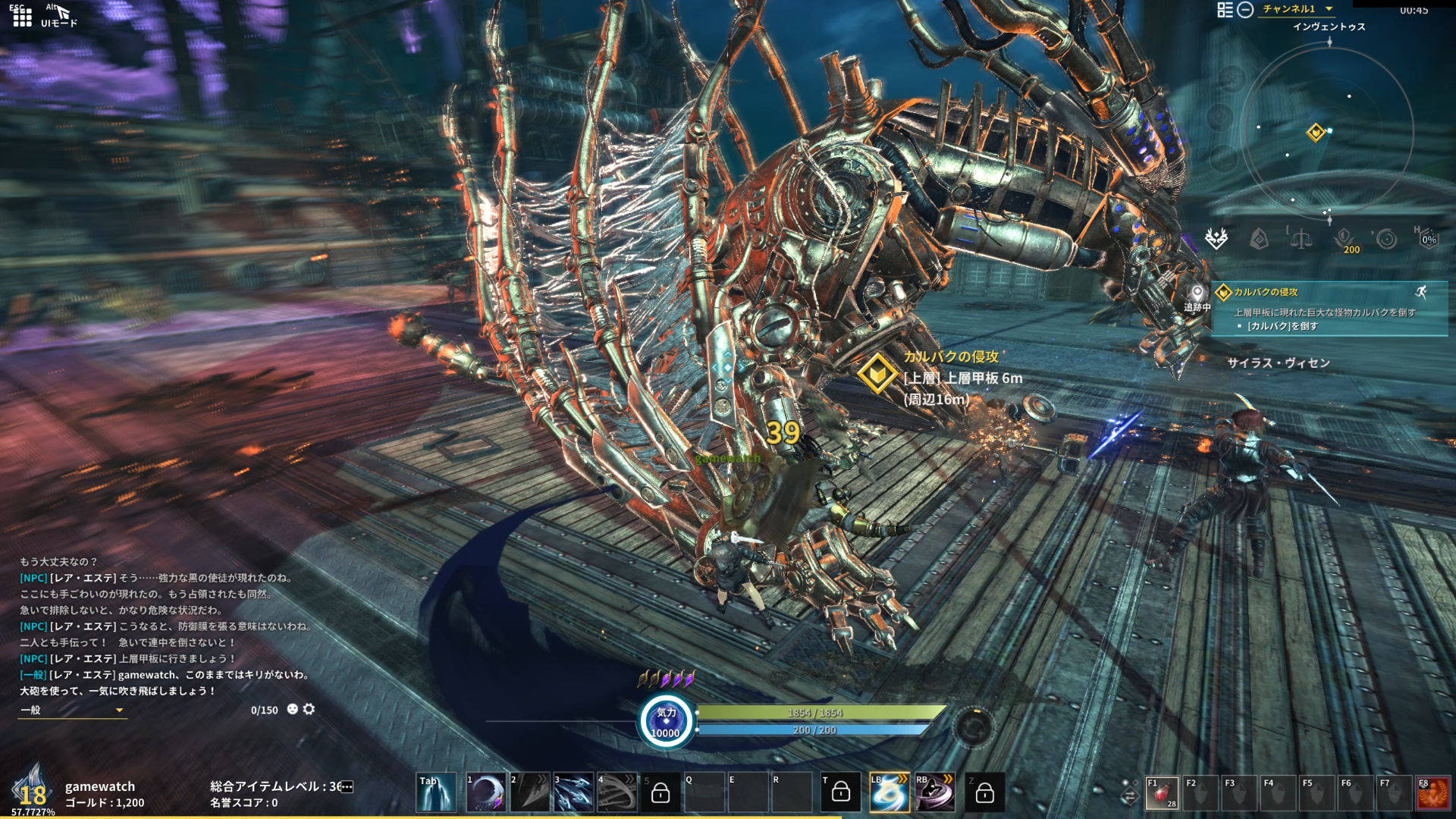
Task: Use the crescent moon skill in slot 1
Action: pyautogui.click(x=486, y=793)
